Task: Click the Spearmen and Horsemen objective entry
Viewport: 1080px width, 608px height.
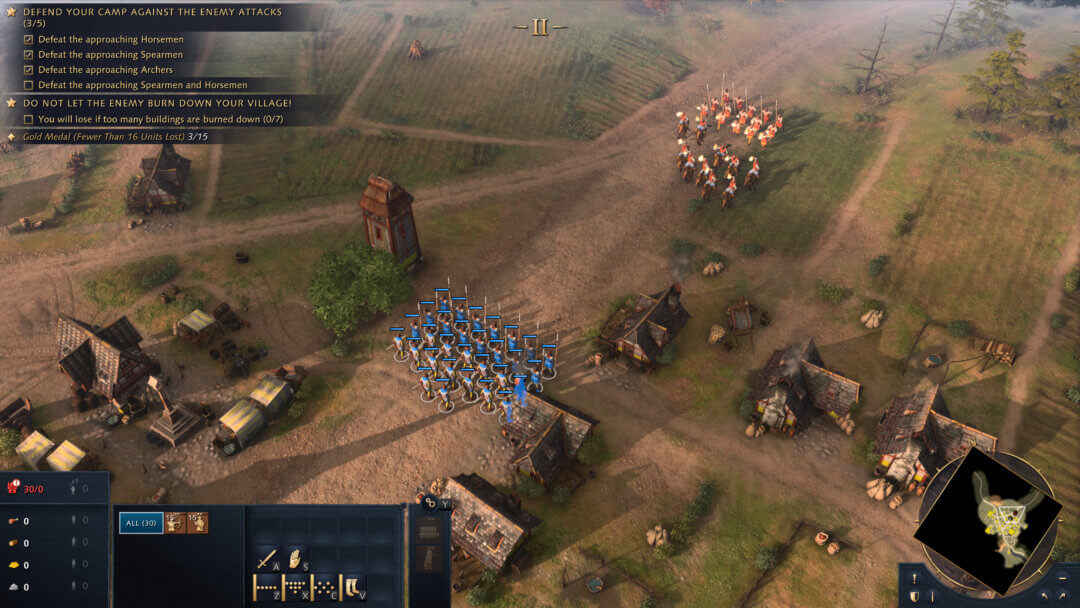Action: [143, 85]
